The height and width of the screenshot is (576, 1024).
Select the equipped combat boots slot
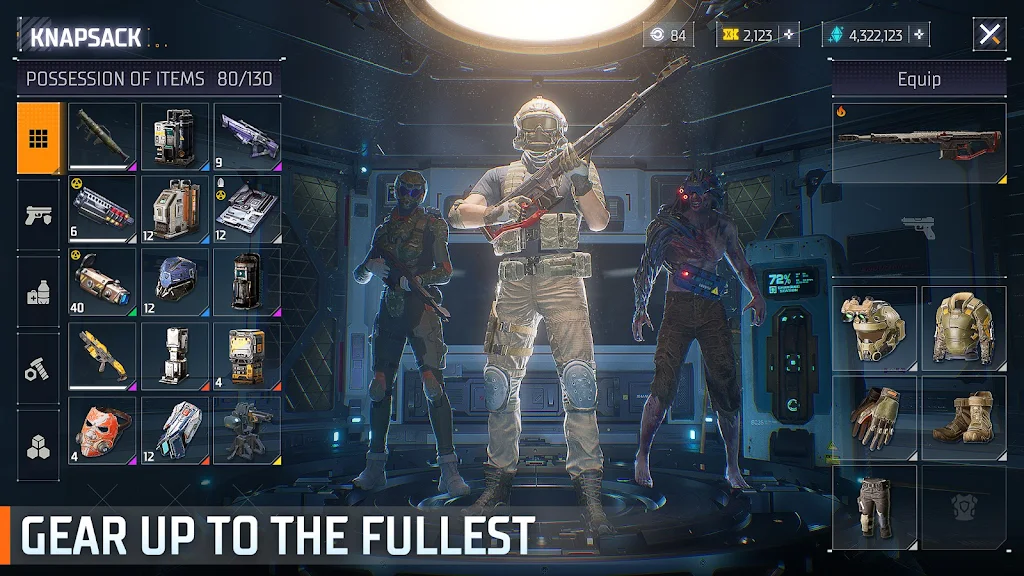click(x=963, y=417)
